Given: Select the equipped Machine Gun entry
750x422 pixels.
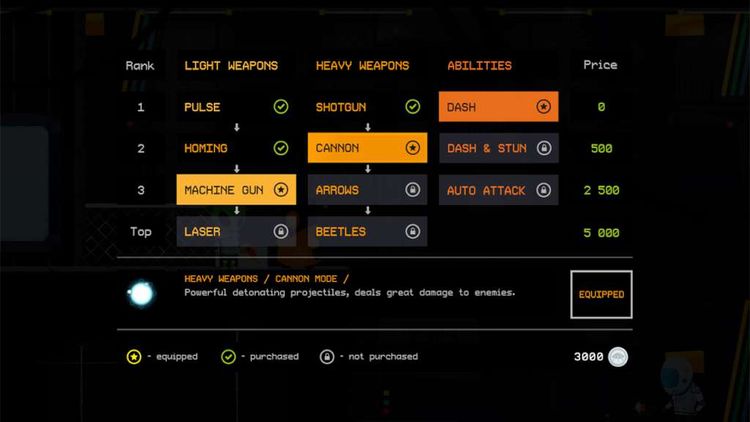Looking at the screenshot, I should pos(236,190).
